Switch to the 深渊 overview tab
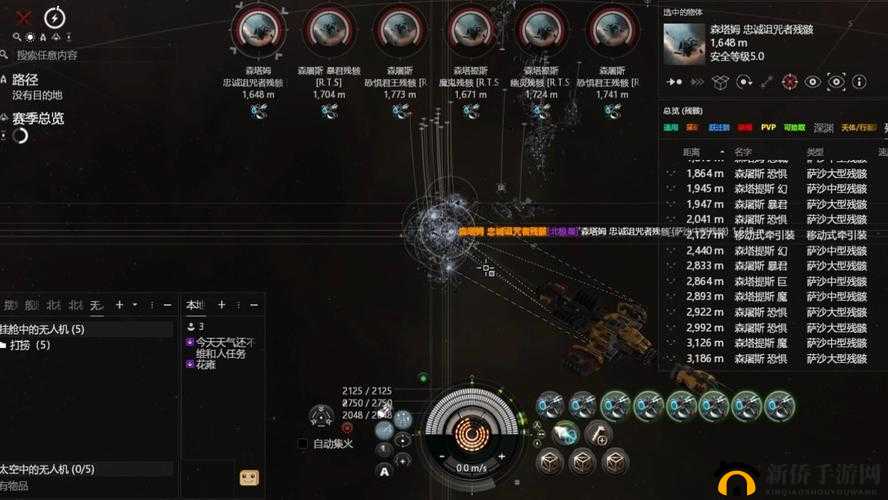The image size is (888, 500). point(823,128)
